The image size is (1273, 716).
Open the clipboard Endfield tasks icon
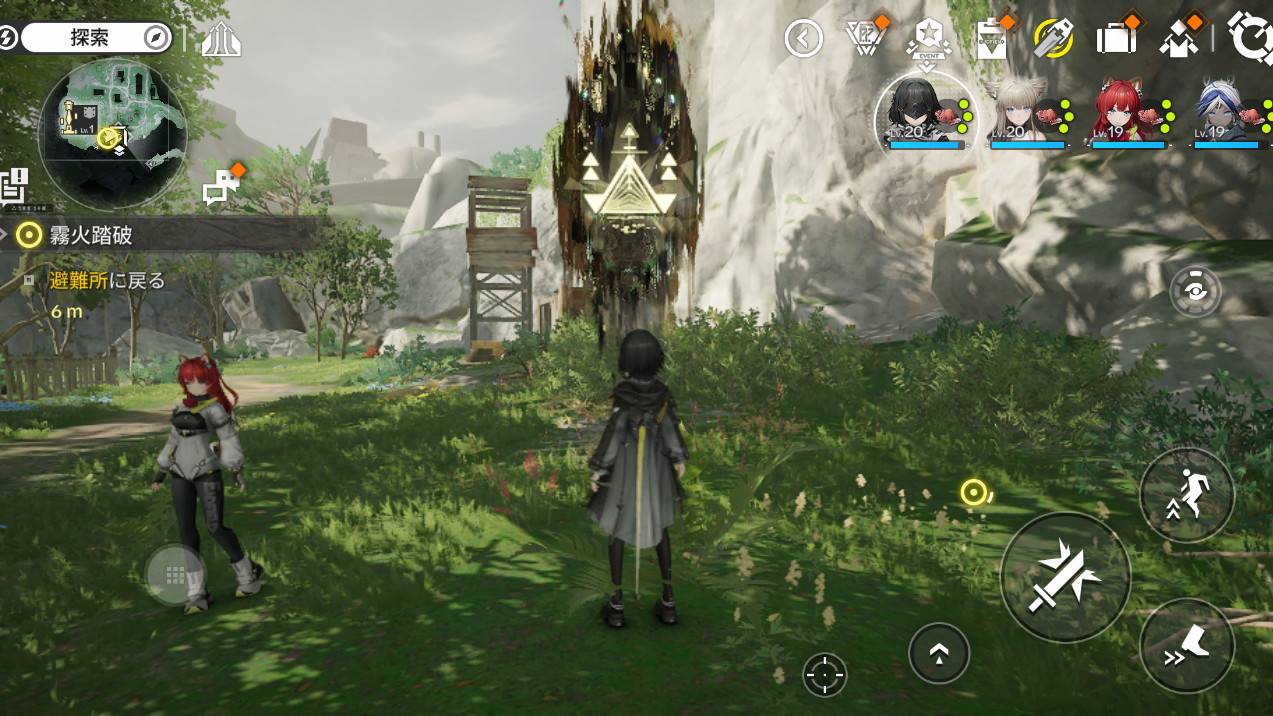point(991,39)
